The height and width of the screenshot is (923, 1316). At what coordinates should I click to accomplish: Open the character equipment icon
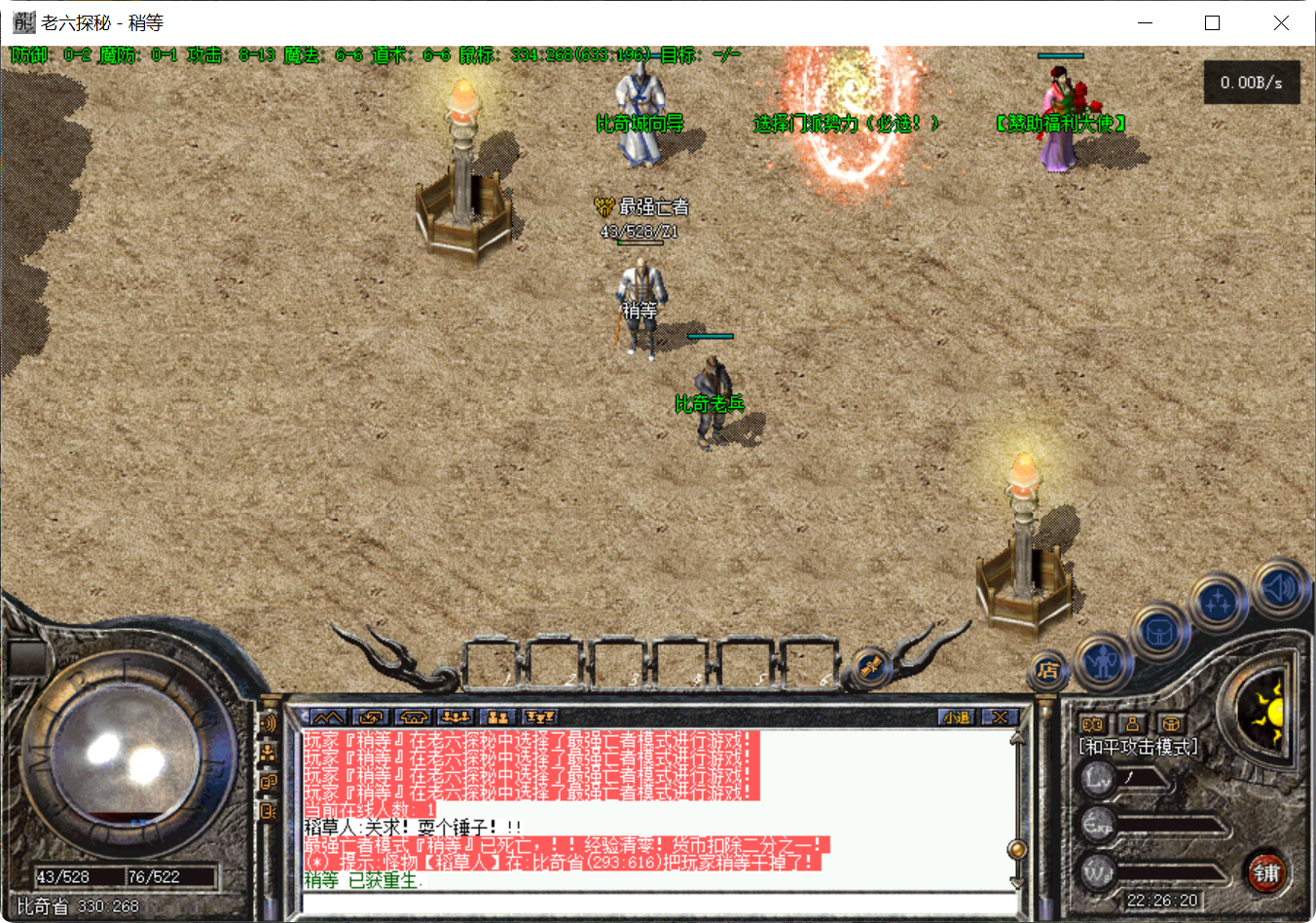click(x=1103, y=663)
